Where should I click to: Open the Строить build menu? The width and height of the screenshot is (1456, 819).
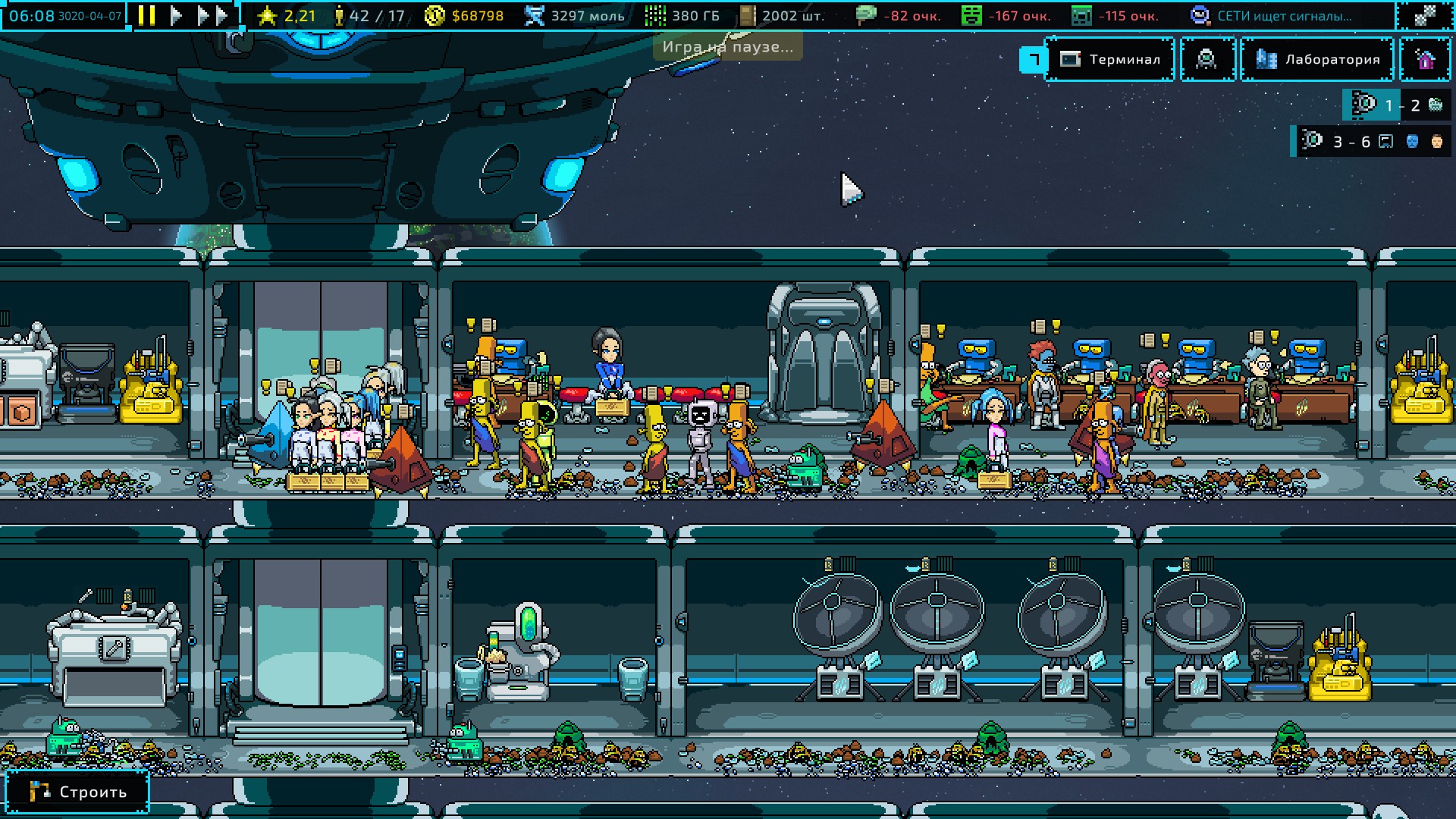click(77, 792)
